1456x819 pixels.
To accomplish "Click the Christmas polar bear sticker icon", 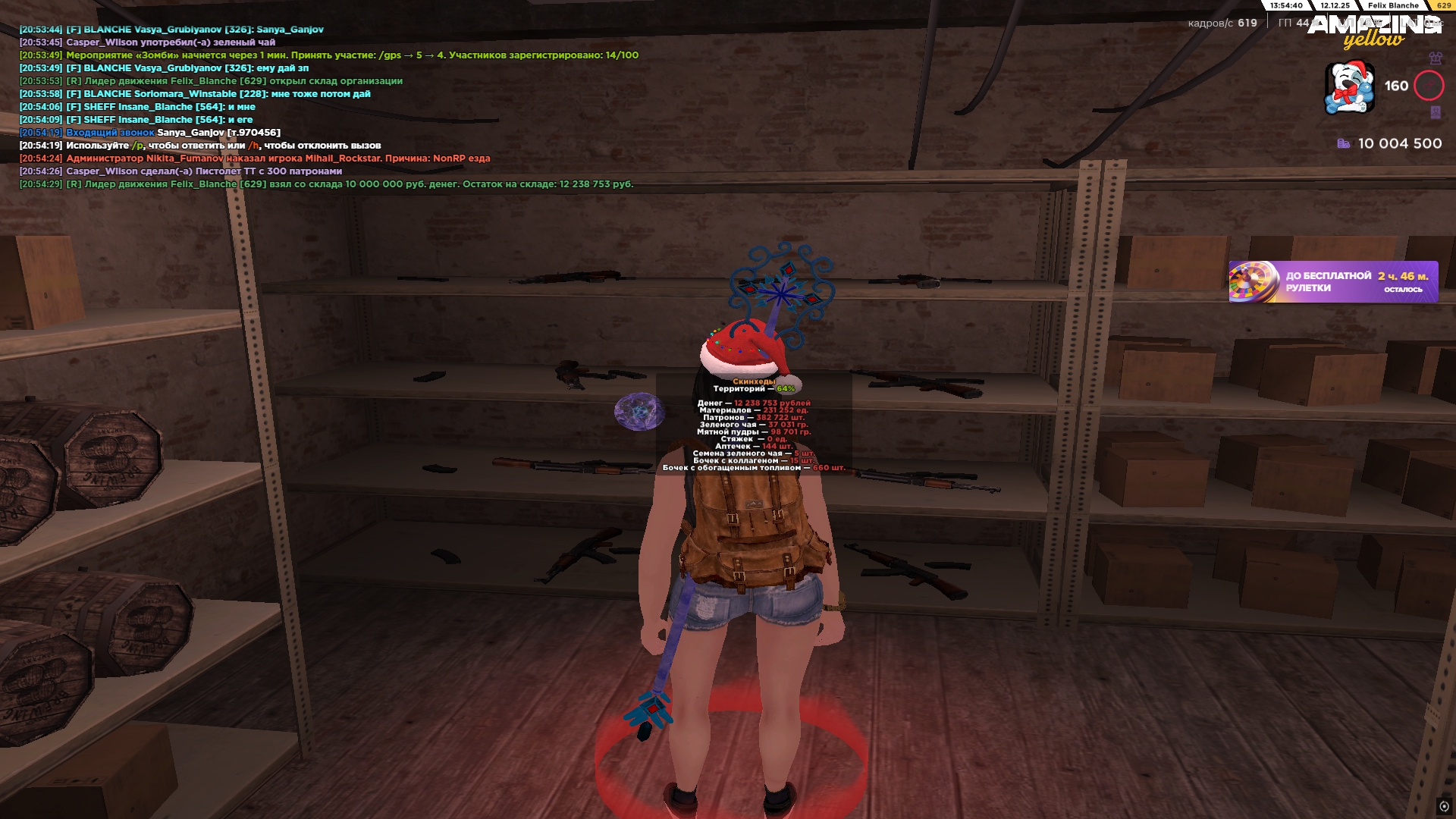I will [x=1349, y=88].
